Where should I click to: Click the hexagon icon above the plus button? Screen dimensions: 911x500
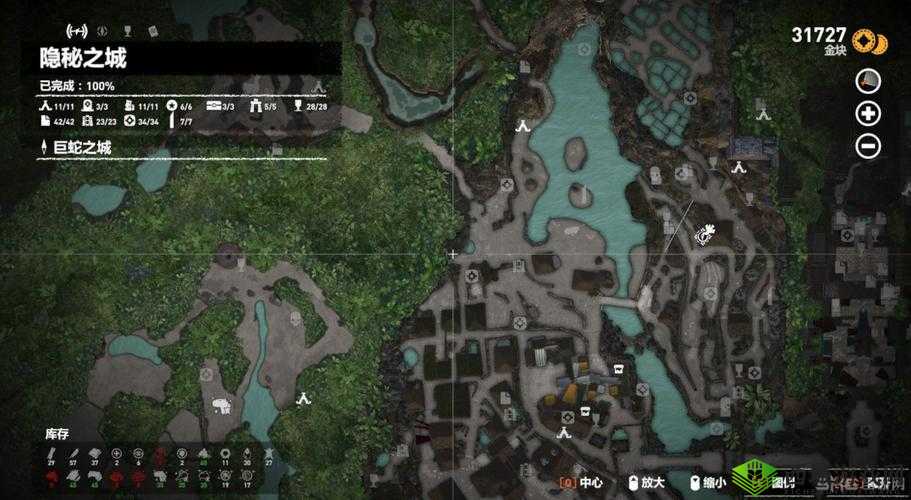(x=868, y=80)
